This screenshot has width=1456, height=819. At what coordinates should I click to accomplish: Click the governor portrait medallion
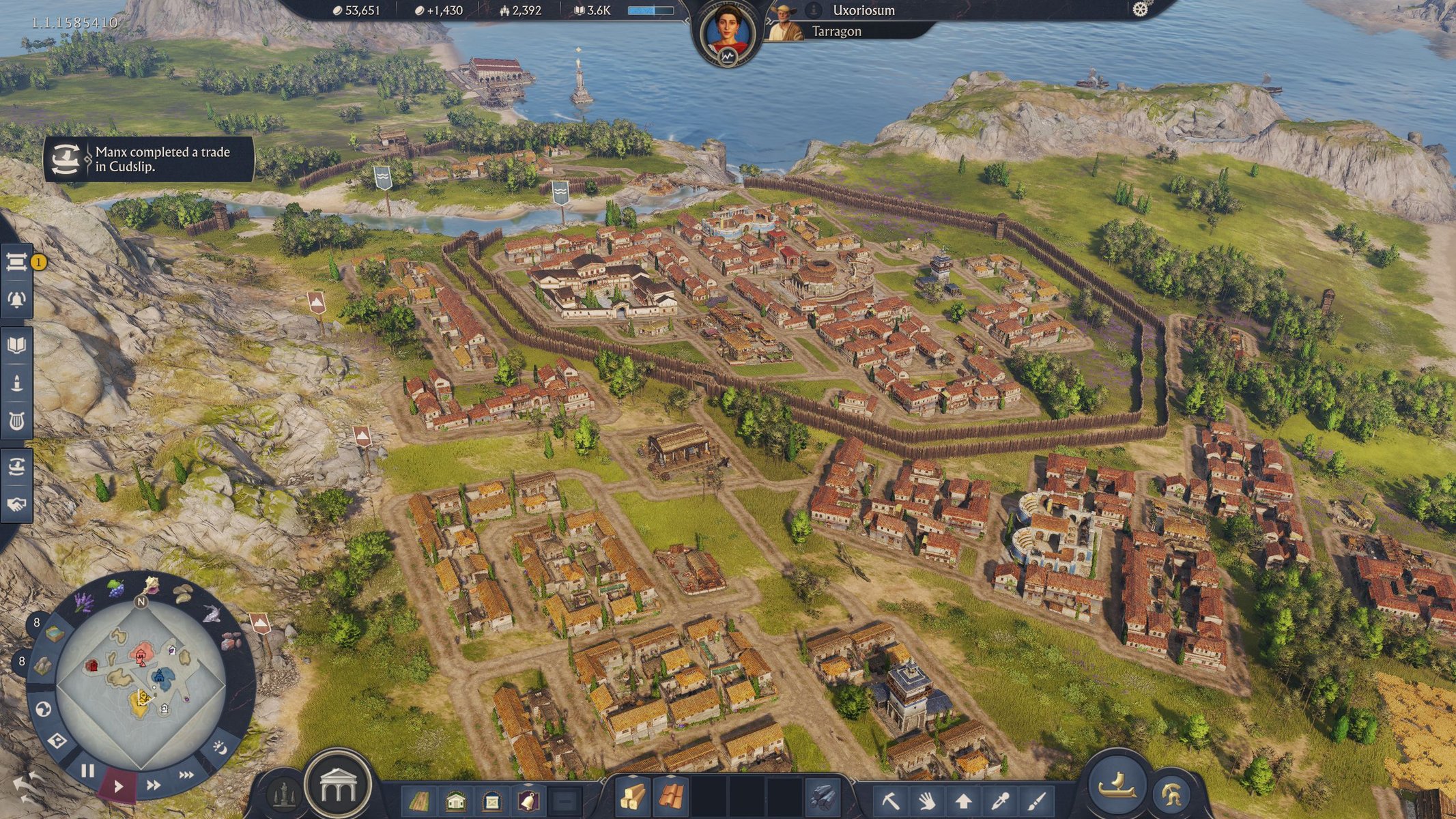pyautogui.click(x=728, y=33)
